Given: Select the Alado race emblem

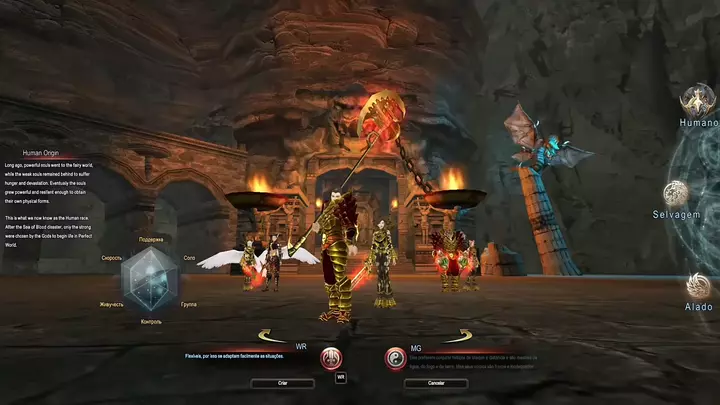Looking at the screenshot, I should (x=698, y=286).
